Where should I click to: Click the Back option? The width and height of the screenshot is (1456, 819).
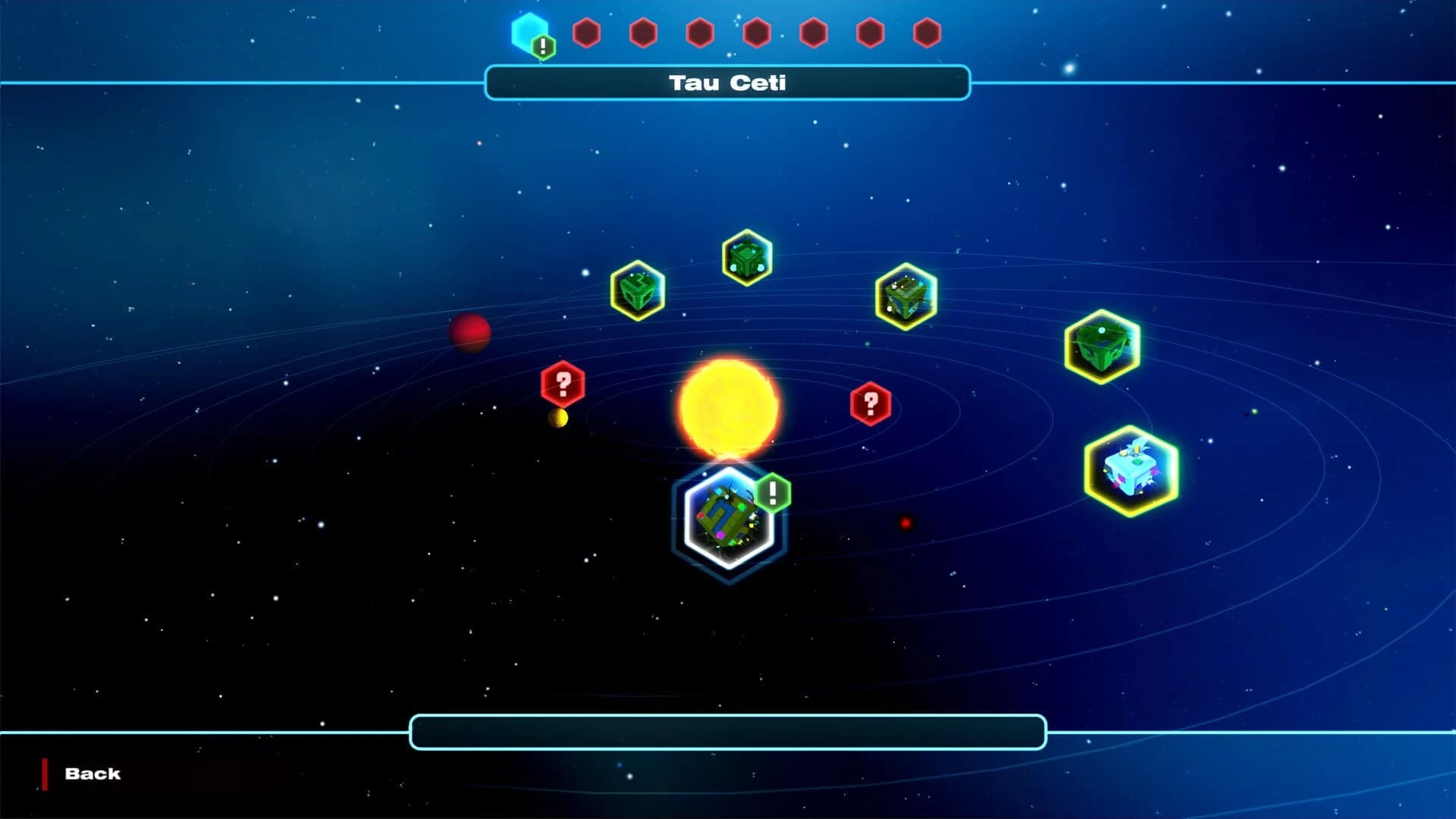[x=93, y=773]
